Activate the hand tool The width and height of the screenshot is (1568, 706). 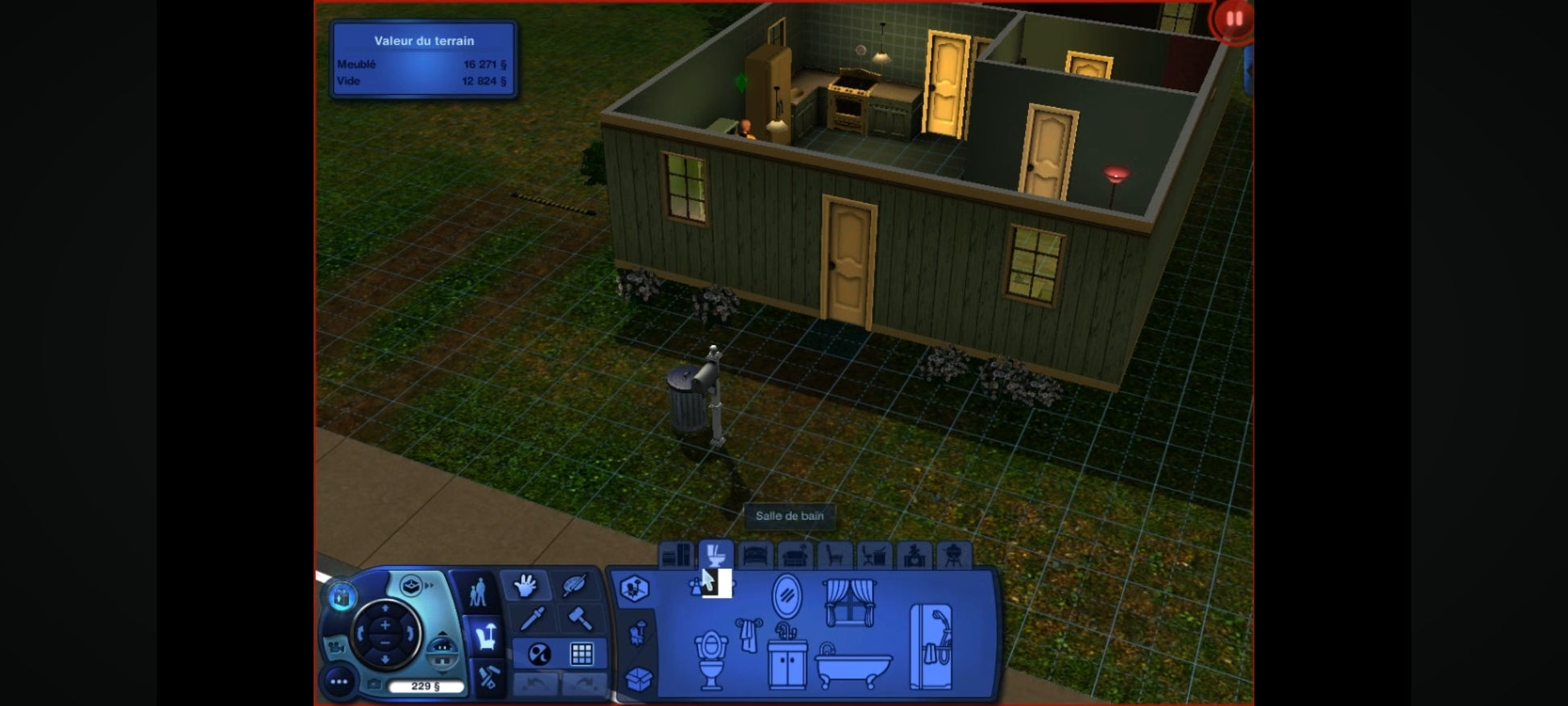click(x=525, y=585)
